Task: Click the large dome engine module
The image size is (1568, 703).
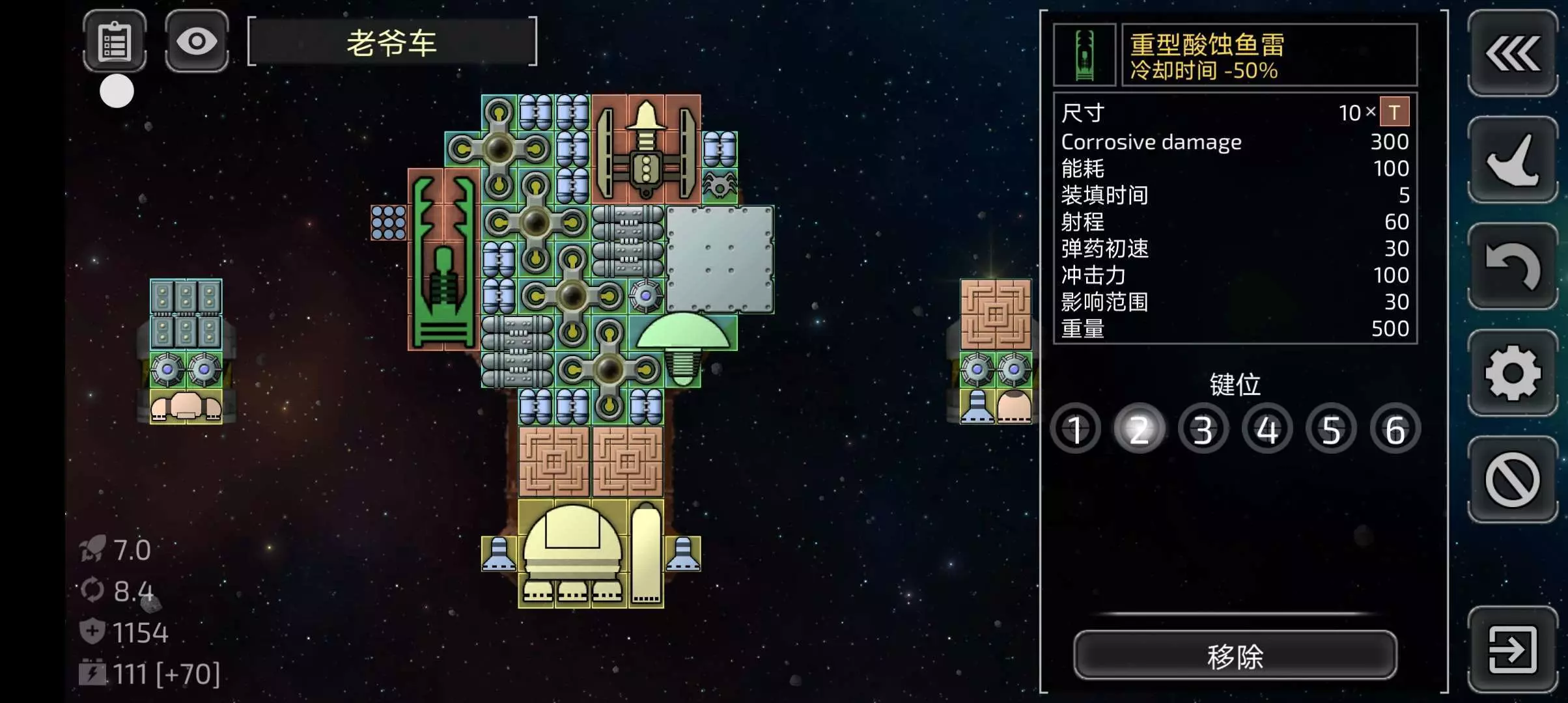Action: [572, 553]
